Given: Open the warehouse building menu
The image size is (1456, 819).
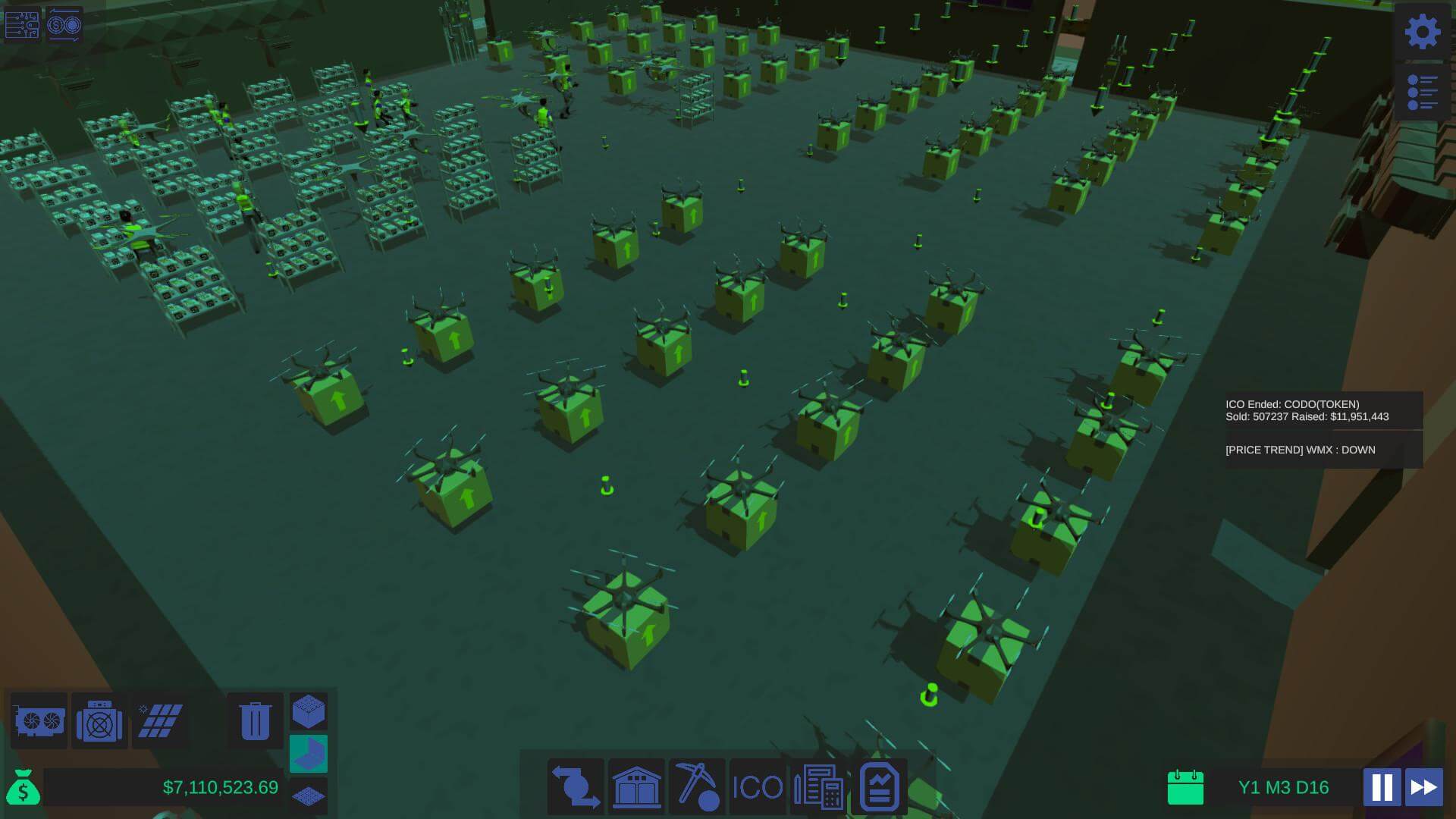Looking at the screenshot, I should pos(636,786).
